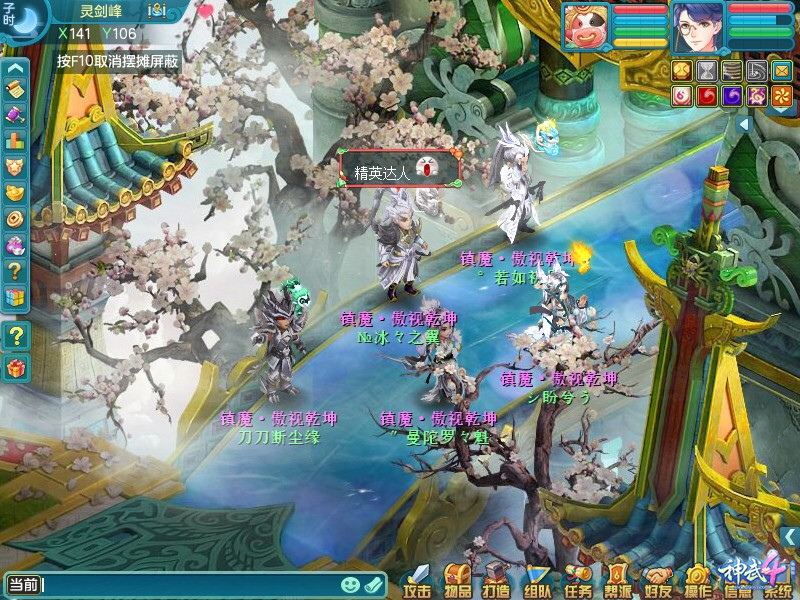
Task: Select the hourglass icon
Action: coord(708,70)
